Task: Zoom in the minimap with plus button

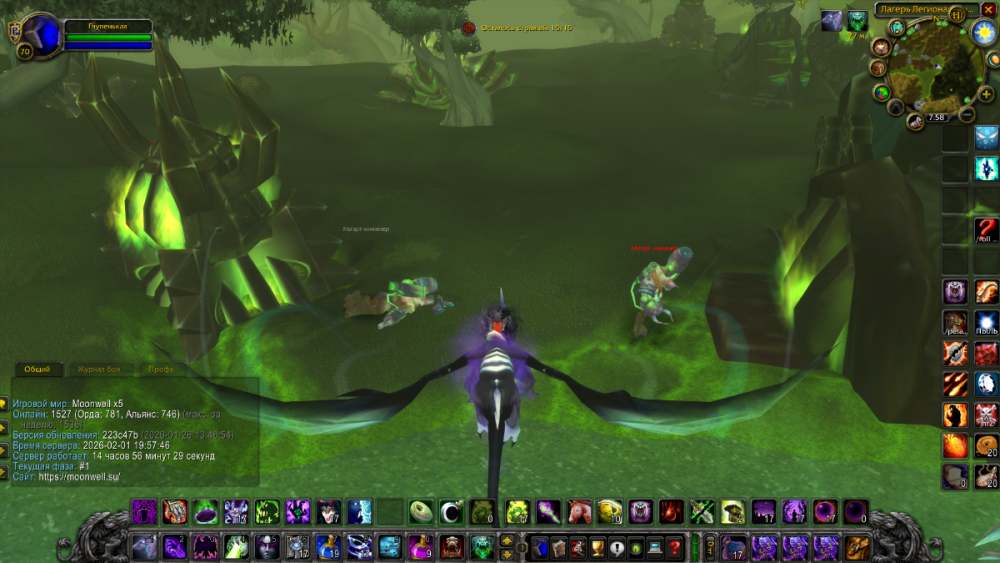Action: [988, 93]
